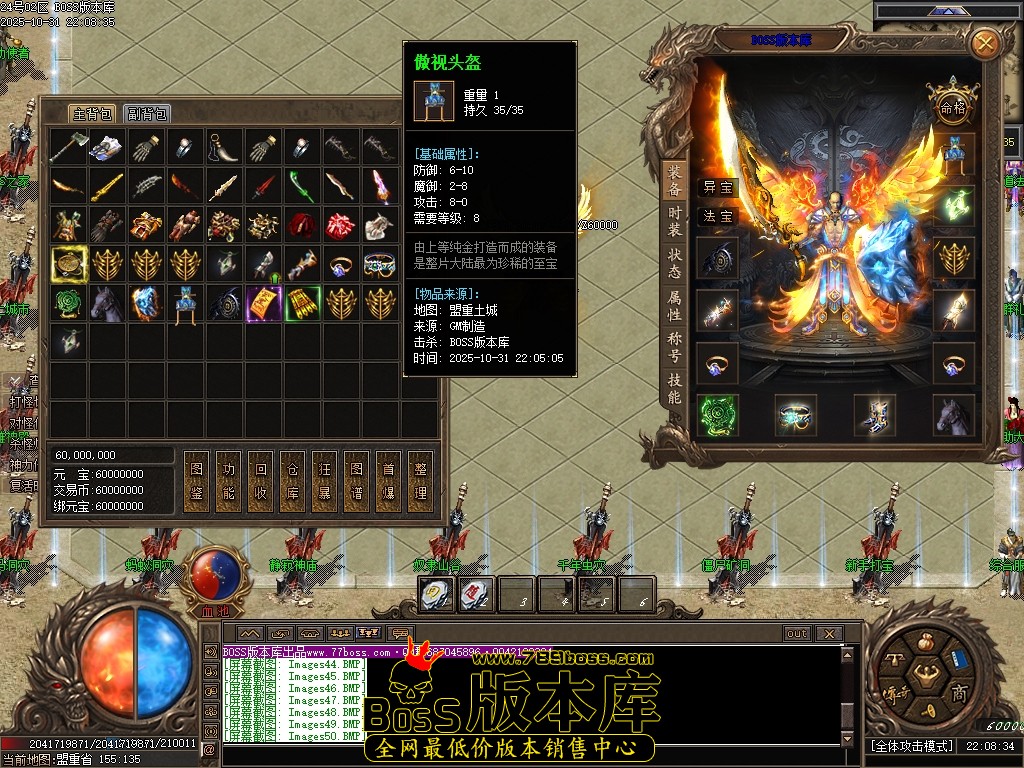Choose the green jade sword in bag
1024x768 pixels.
(x=302, y=187)
